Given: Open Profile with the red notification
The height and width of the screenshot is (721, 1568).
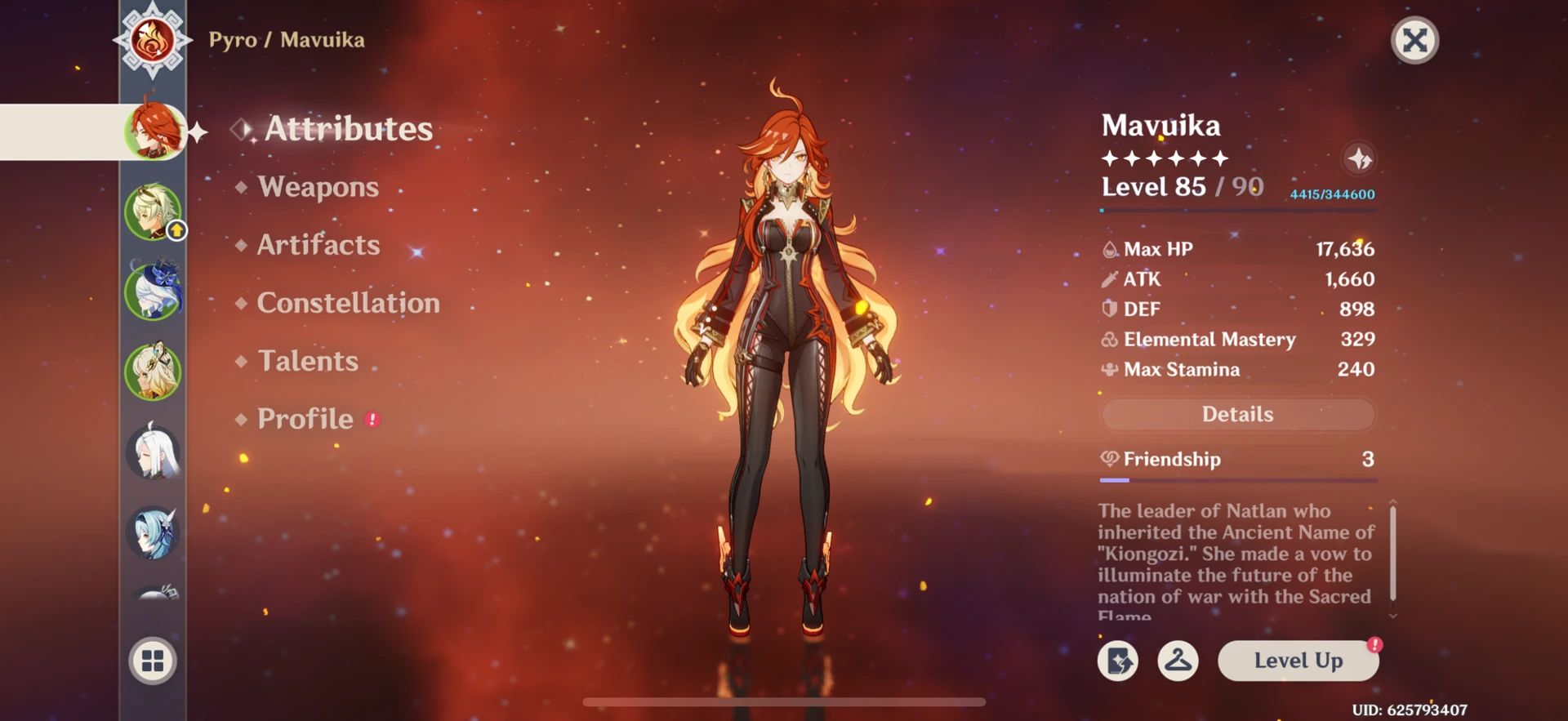Looking at the screenshot, I should (305, 418).
